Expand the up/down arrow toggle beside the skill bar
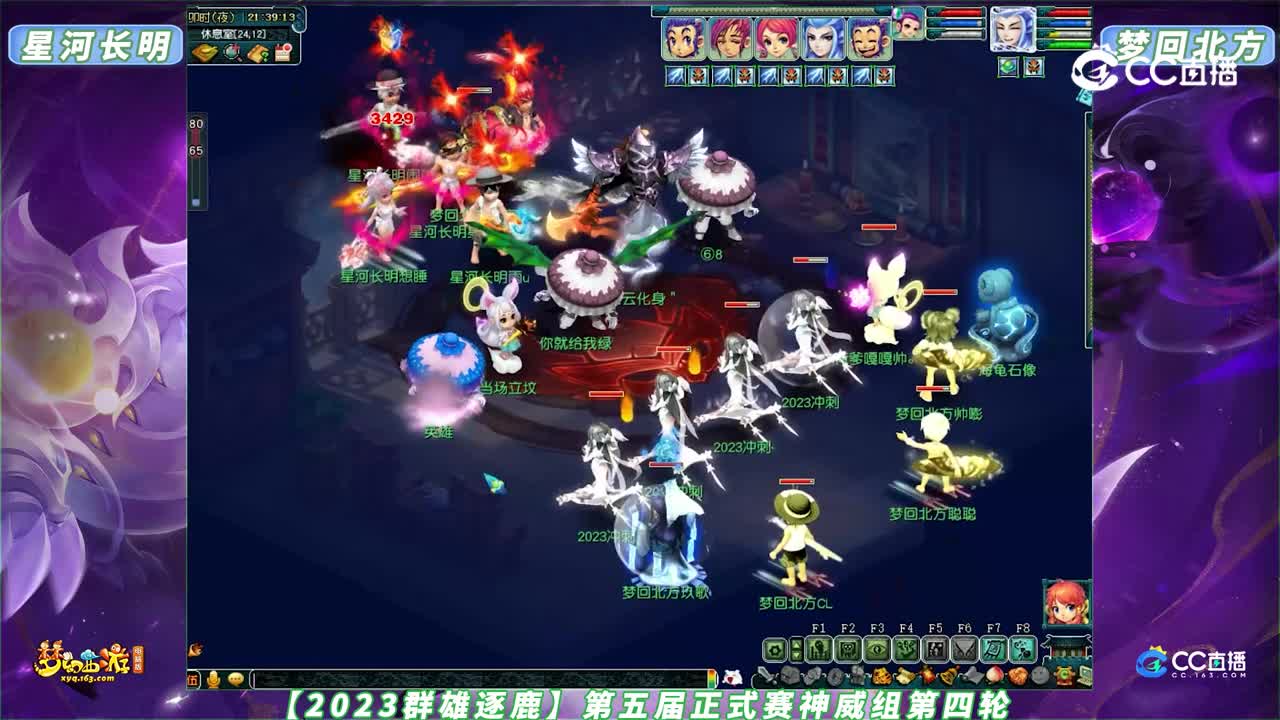Screen dimensions: 1280x720 point(794,648)
